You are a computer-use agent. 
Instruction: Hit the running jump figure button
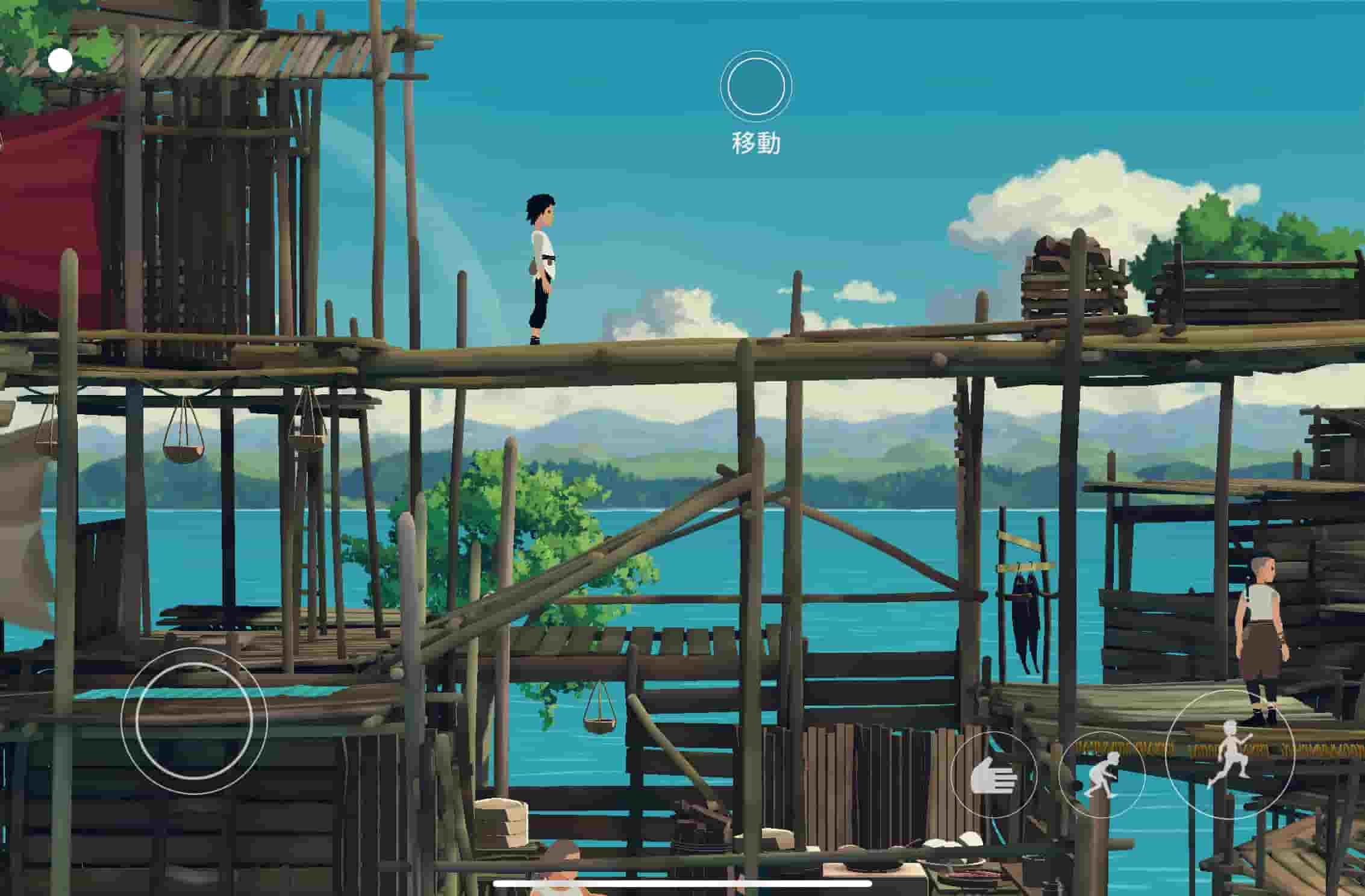(1229, 753)
